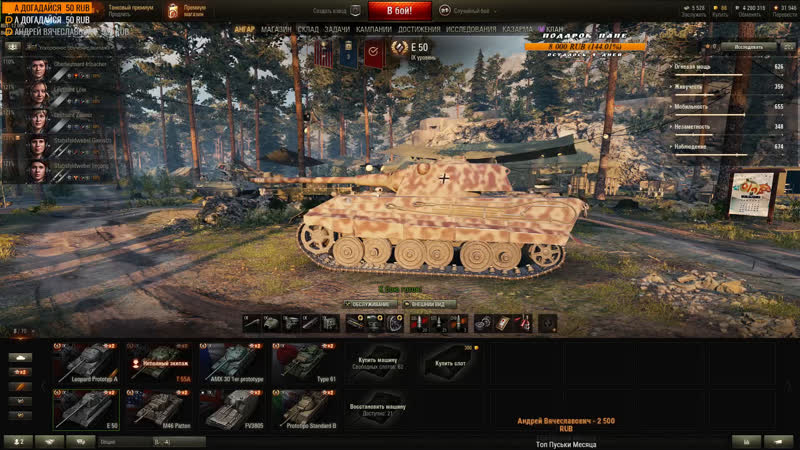Click the Купить машину slot
The width and height of the screenshot is (800, 450).
point(378,362)
